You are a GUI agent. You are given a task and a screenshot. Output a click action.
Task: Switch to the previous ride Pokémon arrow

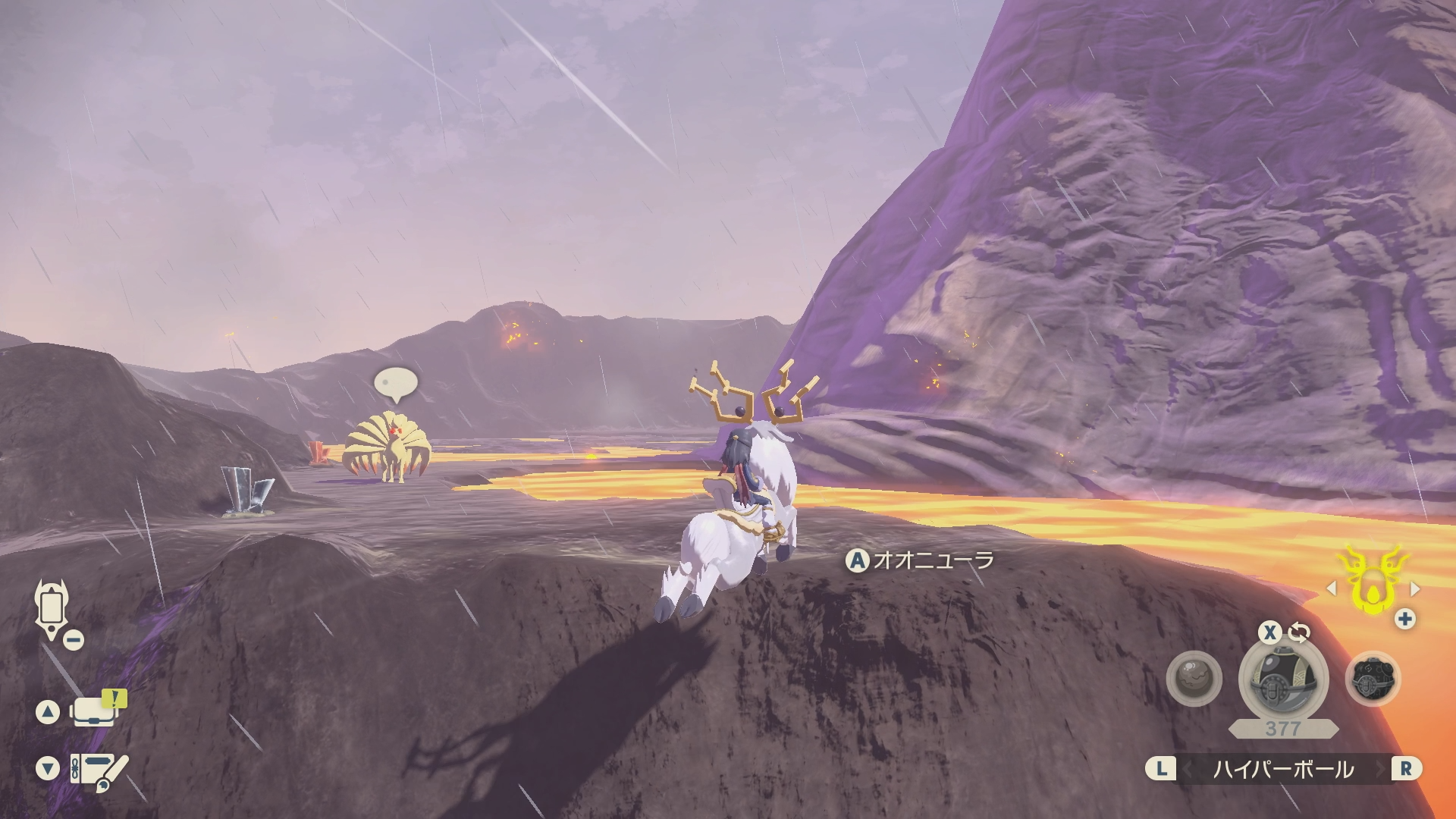point(1332,588)
